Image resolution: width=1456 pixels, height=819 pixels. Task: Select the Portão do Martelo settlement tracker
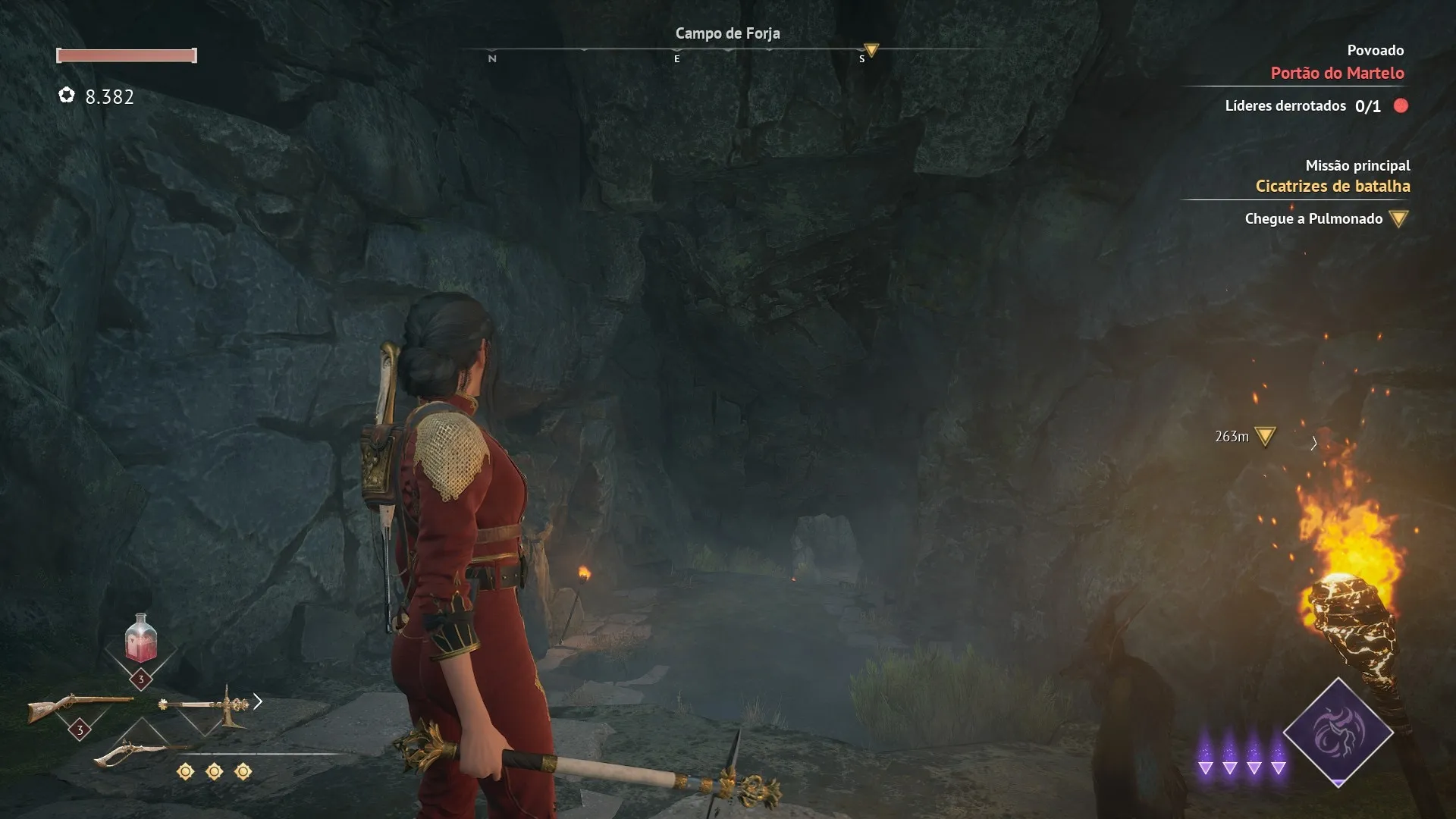[1337, 74]
